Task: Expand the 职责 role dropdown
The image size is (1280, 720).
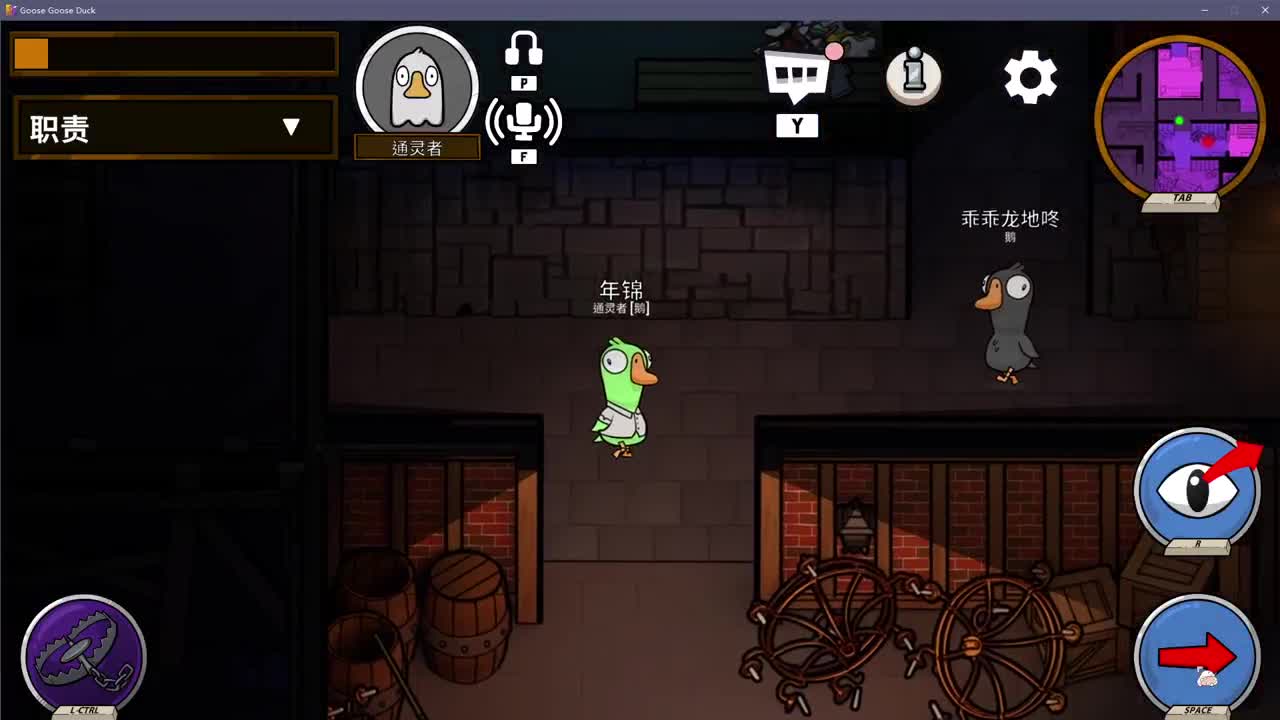Action: pyautogui.click(x=173, y=128)
